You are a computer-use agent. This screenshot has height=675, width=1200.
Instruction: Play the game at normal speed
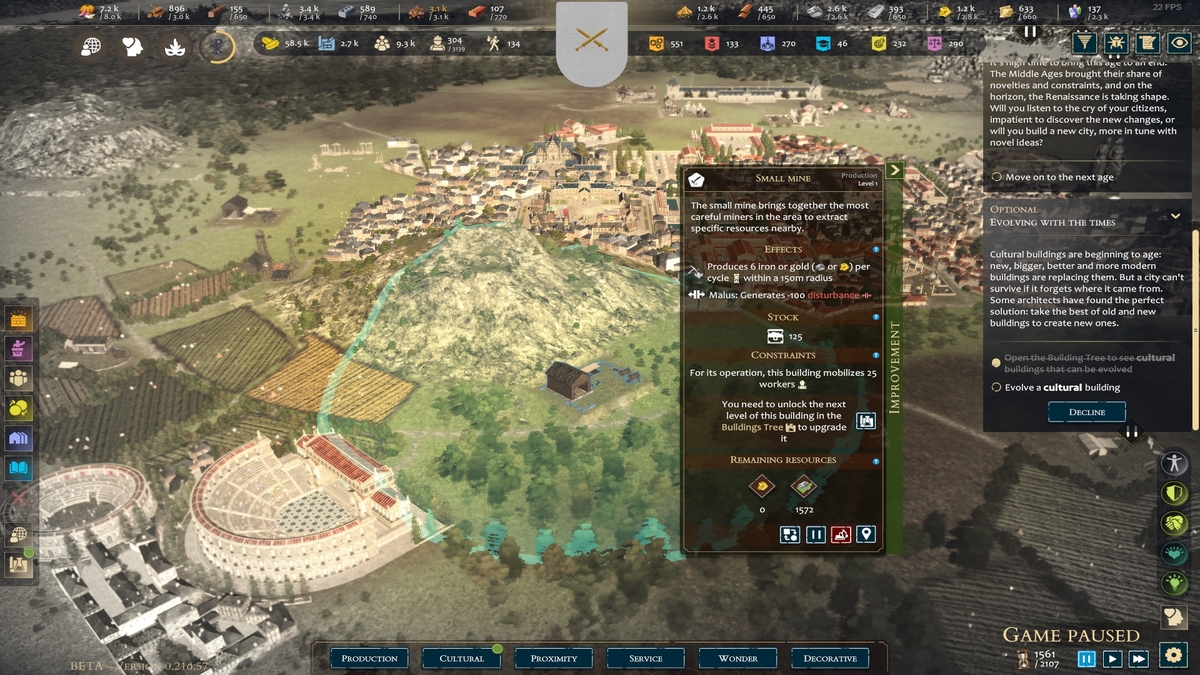point(1112,658)
